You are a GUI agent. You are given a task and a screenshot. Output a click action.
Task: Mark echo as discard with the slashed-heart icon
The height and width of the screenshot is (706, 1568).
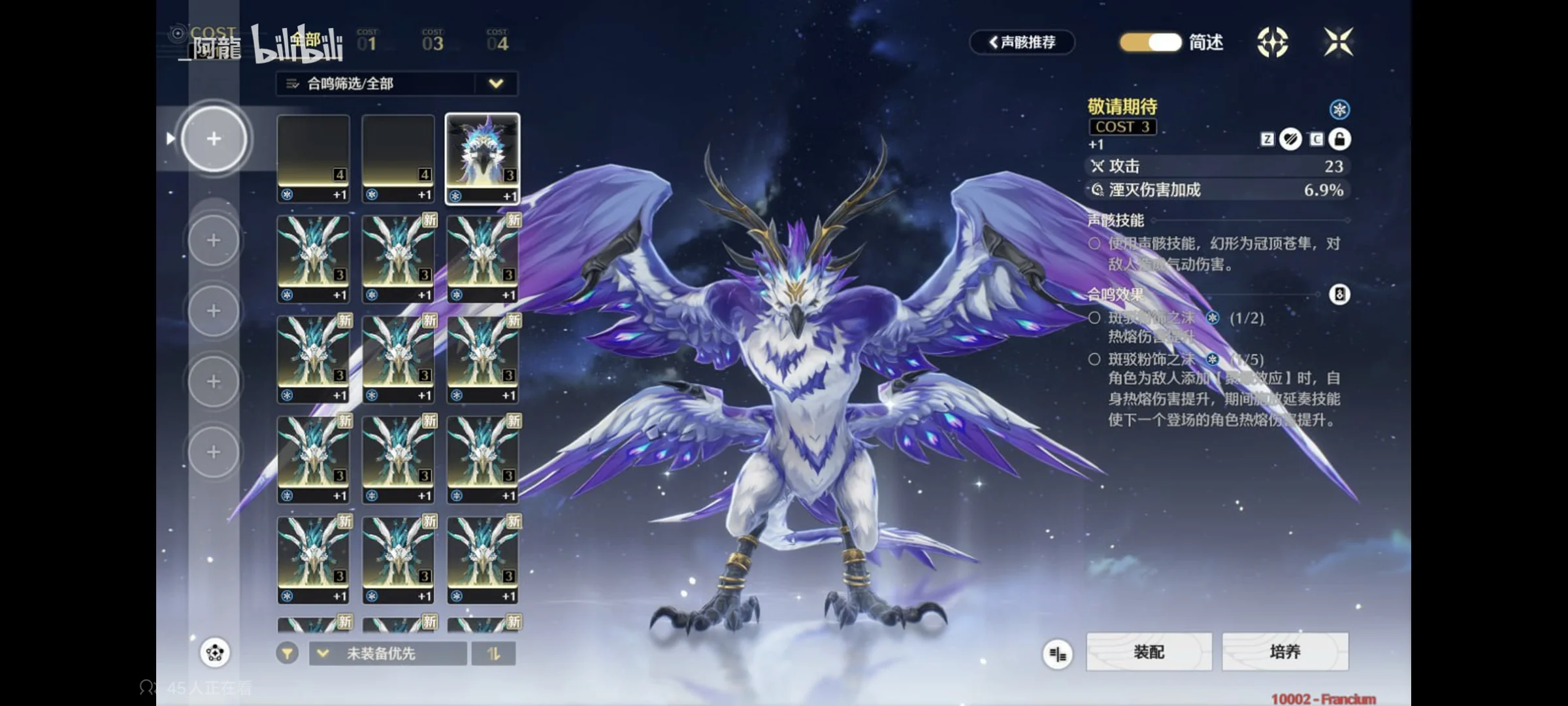[x=1290, y=139]
